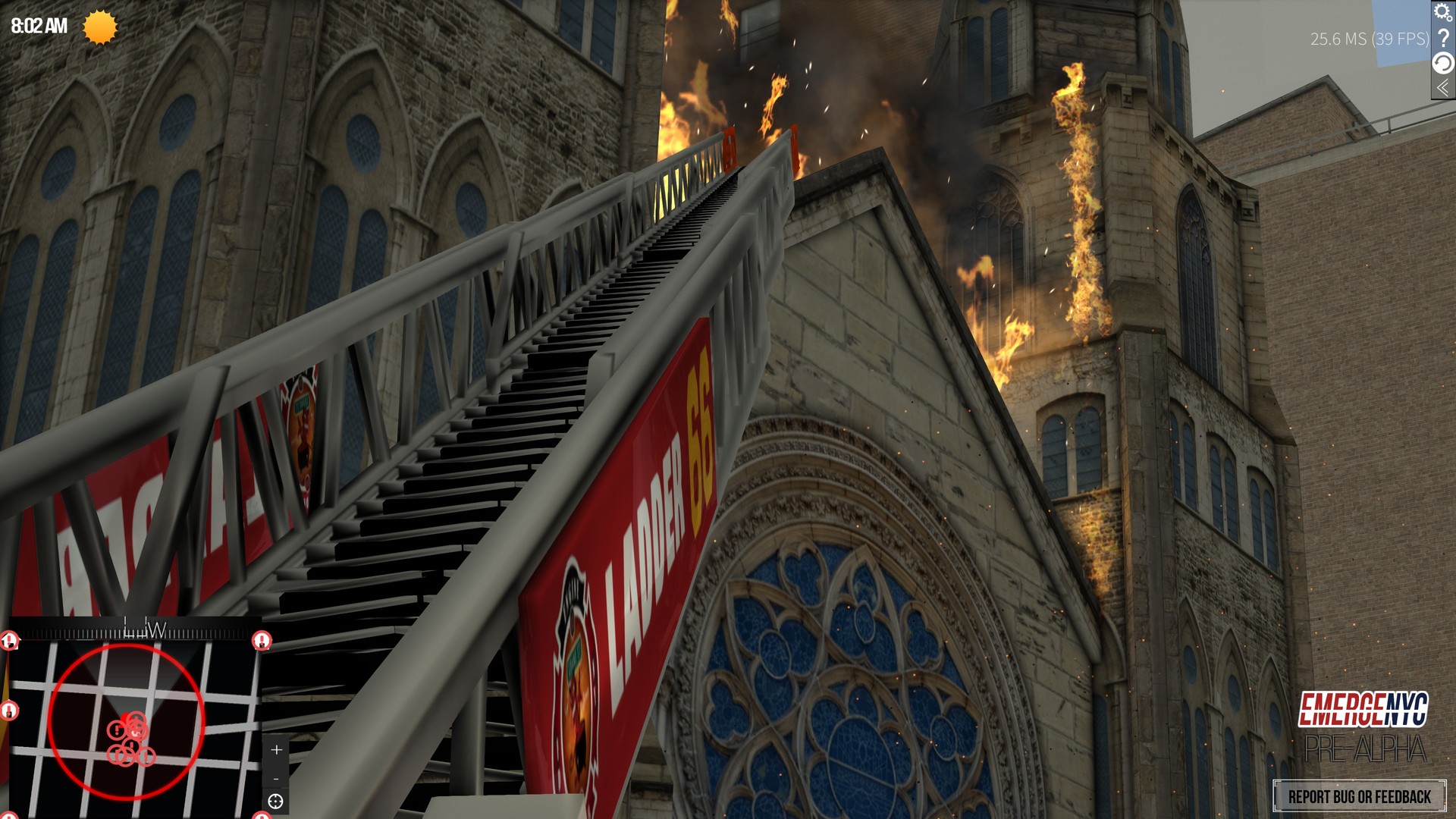Select a red exclamation incident marker on minimap

pyautogui.click(x=117, y=730)
